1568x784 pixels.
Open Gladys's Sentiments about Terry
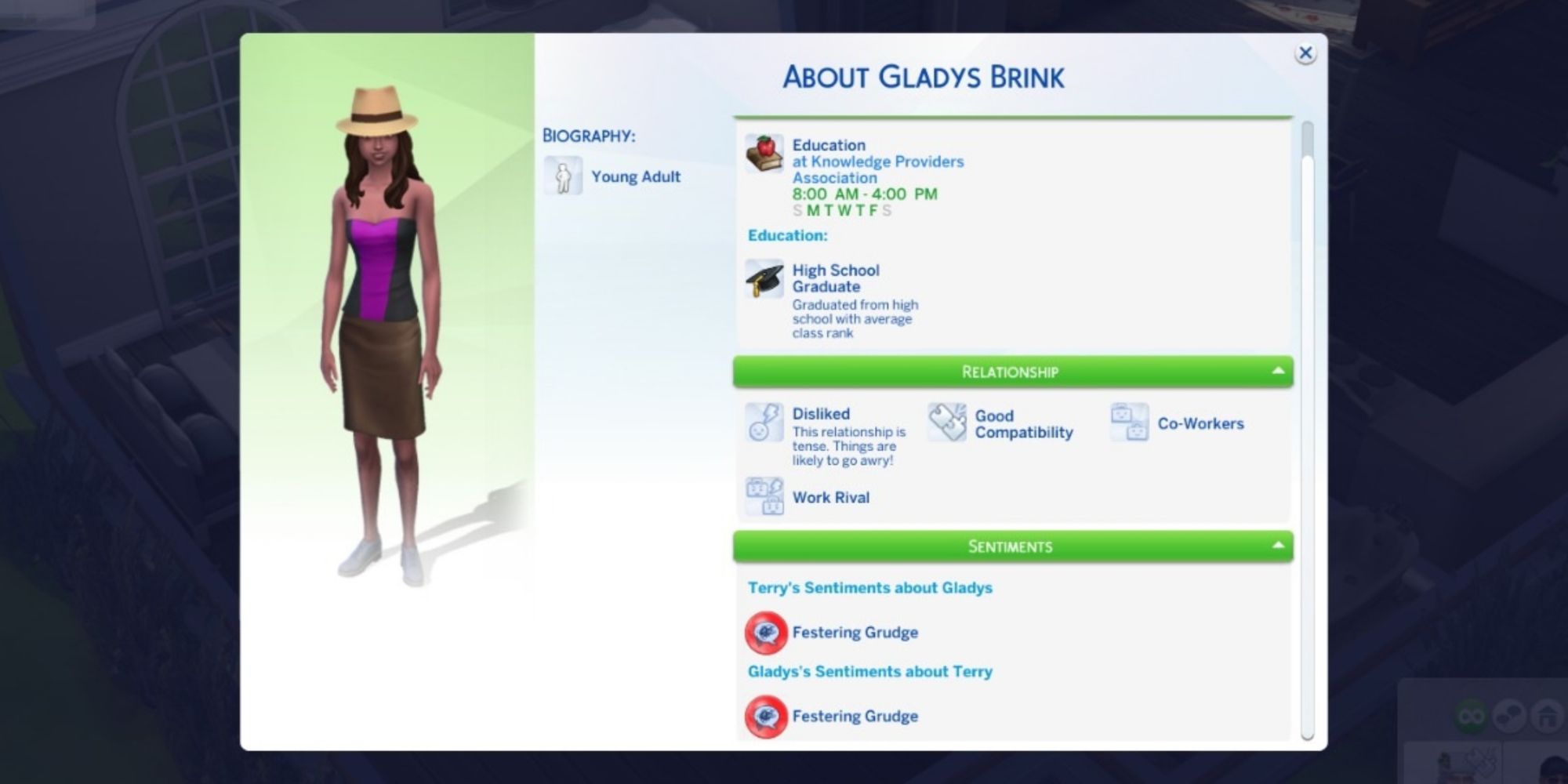pos(870,671)
